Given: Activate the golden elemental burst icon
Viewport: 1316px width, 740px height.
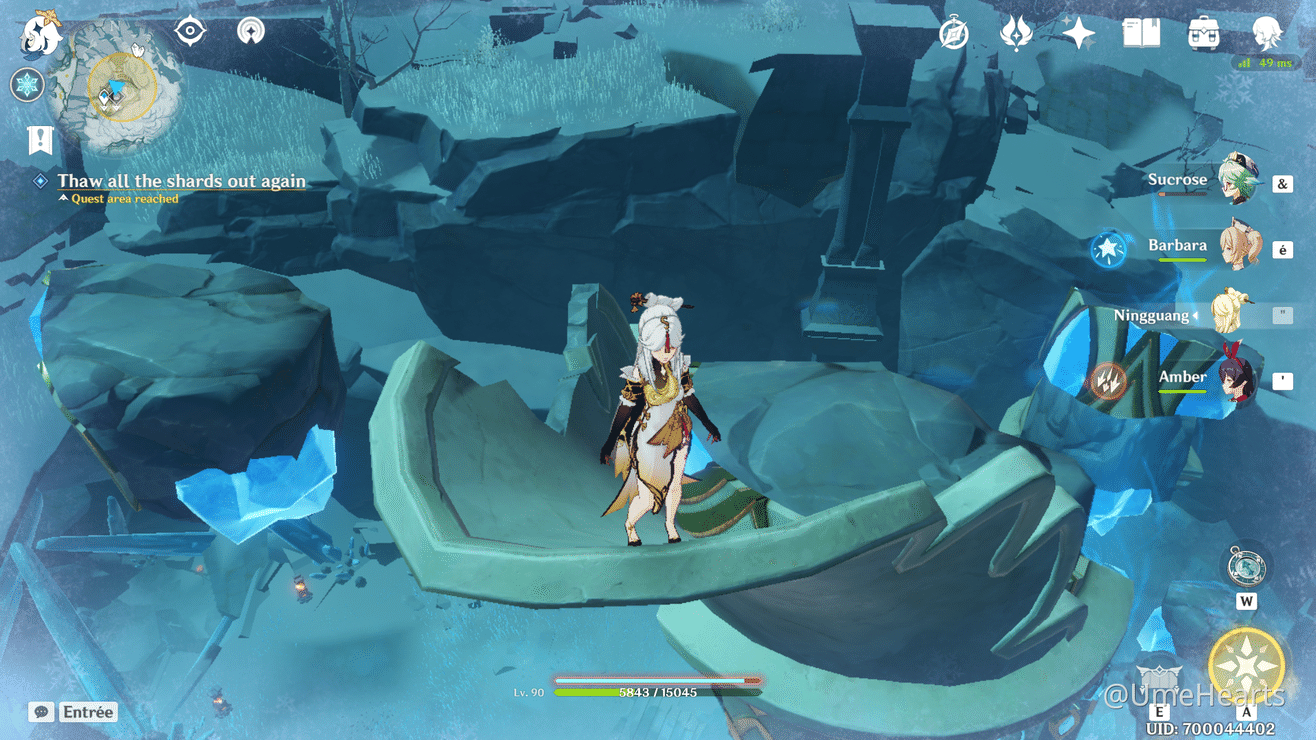Looking at the screenshot, I should 1246,667.
